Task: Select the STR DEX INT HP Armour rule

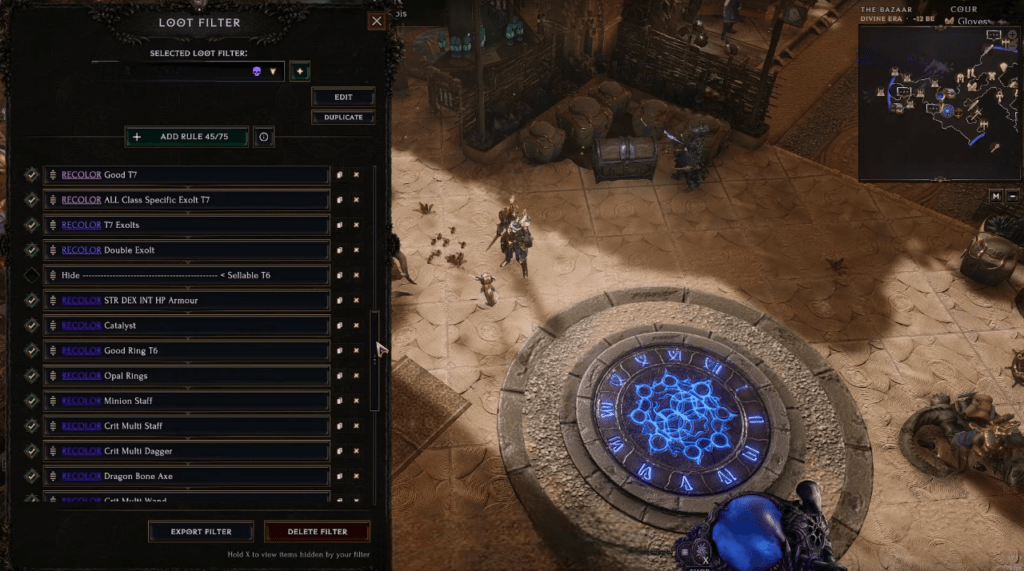Action: (190, 300)
